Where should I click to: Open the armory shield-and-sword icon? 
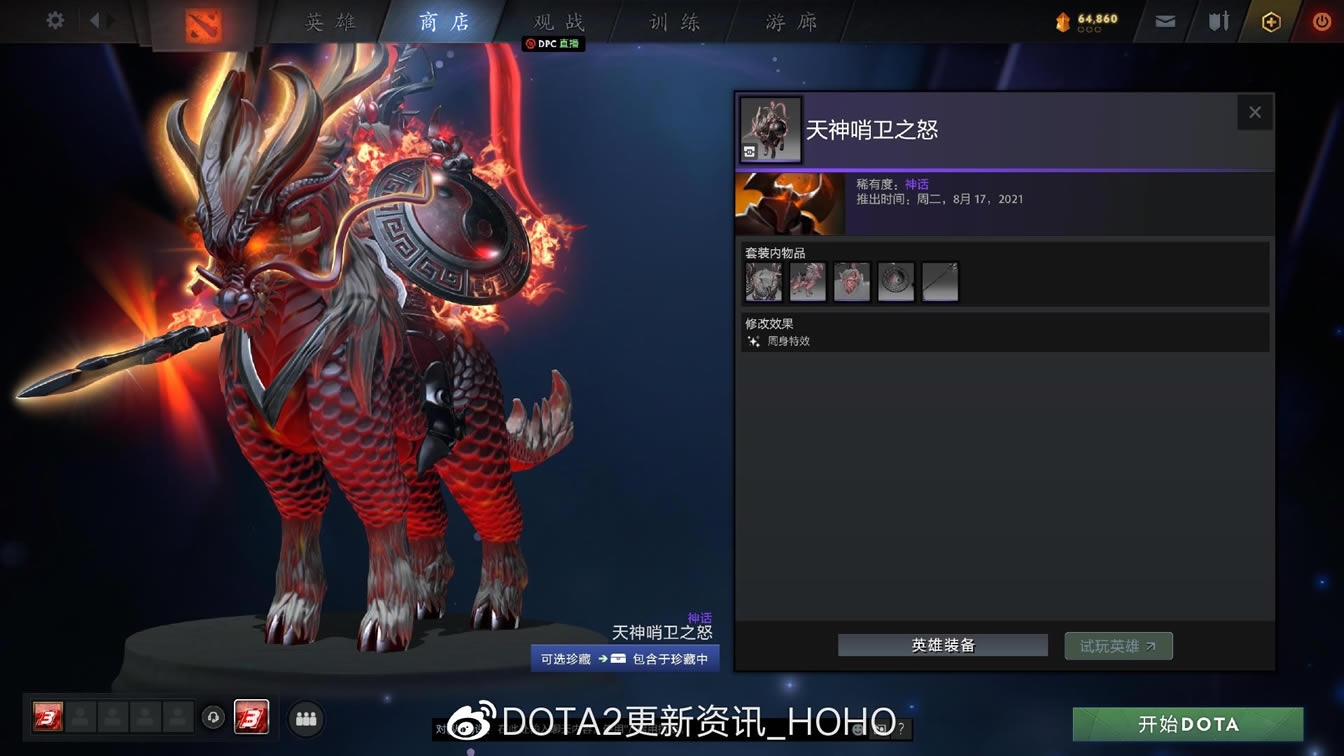coord(1217,20)
